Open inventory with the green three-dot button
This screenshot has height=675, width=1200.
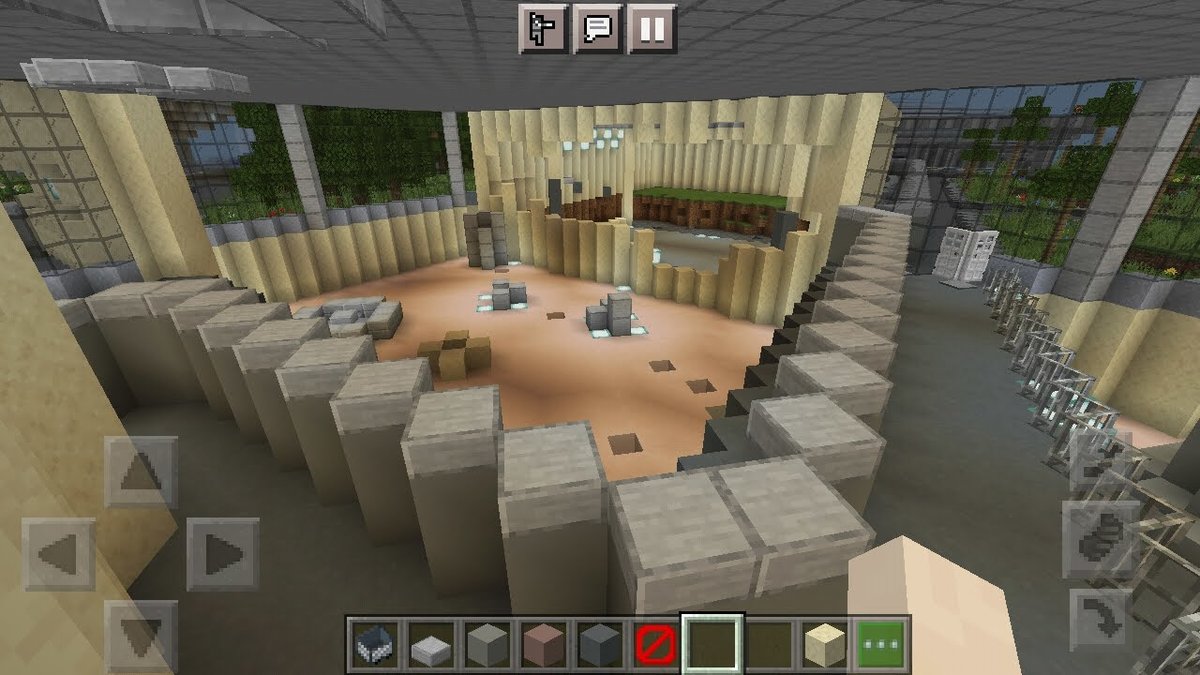coord(880,645)
